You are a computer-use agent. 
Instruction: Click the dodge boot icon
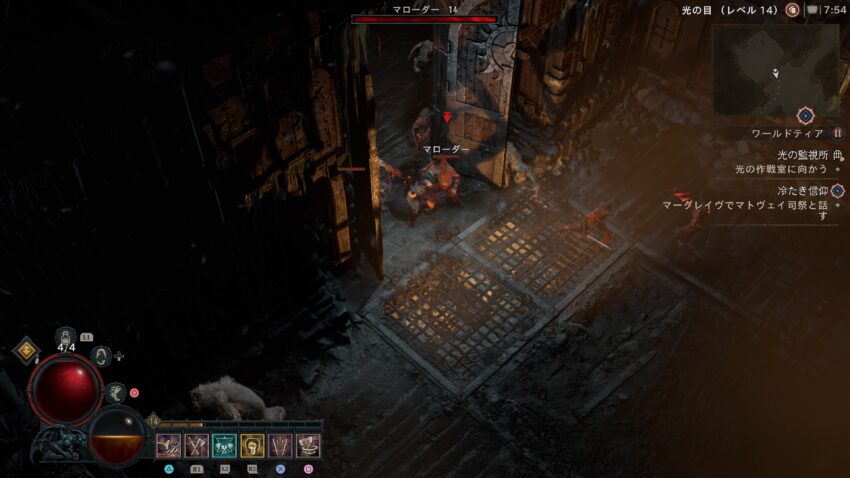click(x=117, y=393)
